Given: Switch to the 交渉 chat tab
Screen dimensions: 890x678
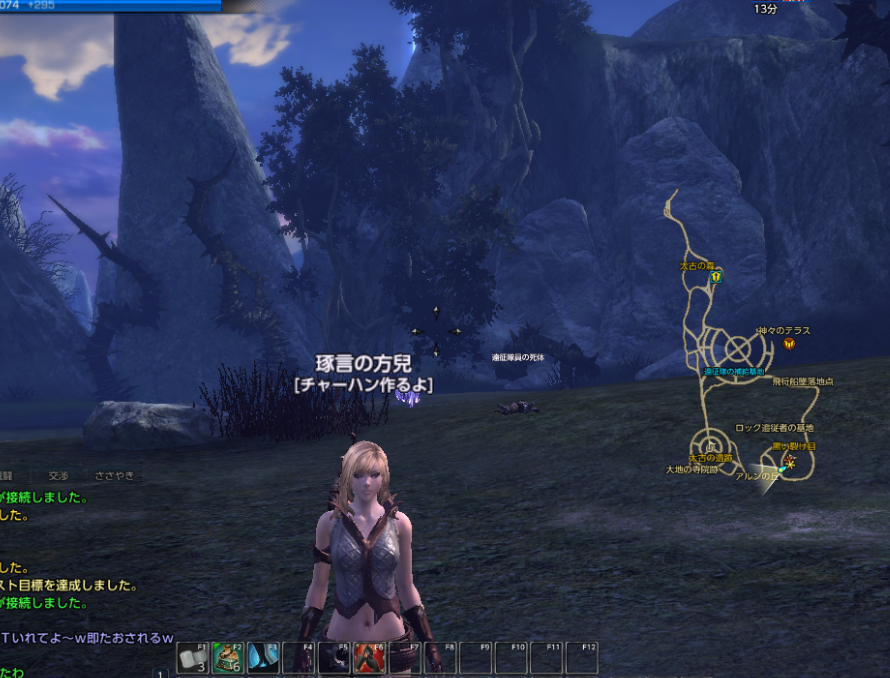Looking at the screenshot, I should click(x=60, y=476).
